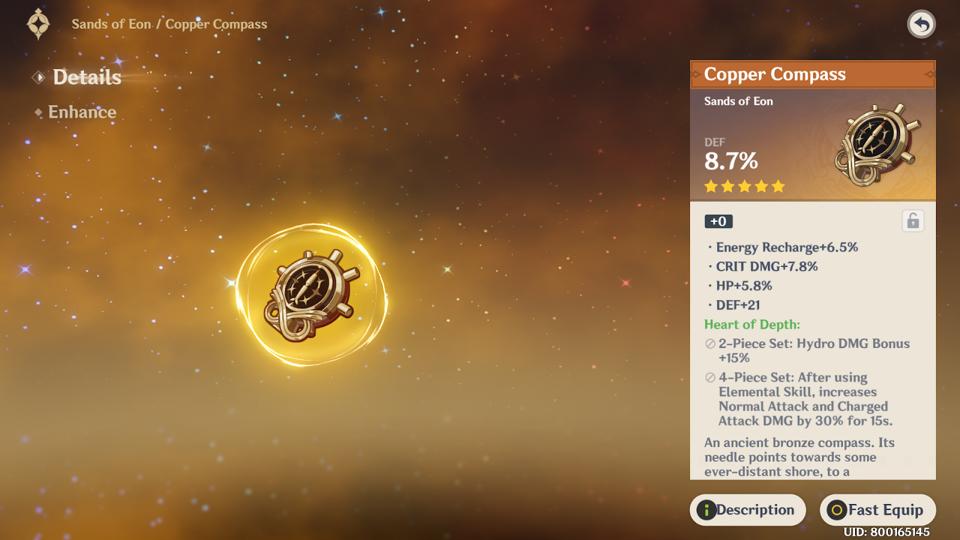Switch to the Details tab

tap(86, 77)
